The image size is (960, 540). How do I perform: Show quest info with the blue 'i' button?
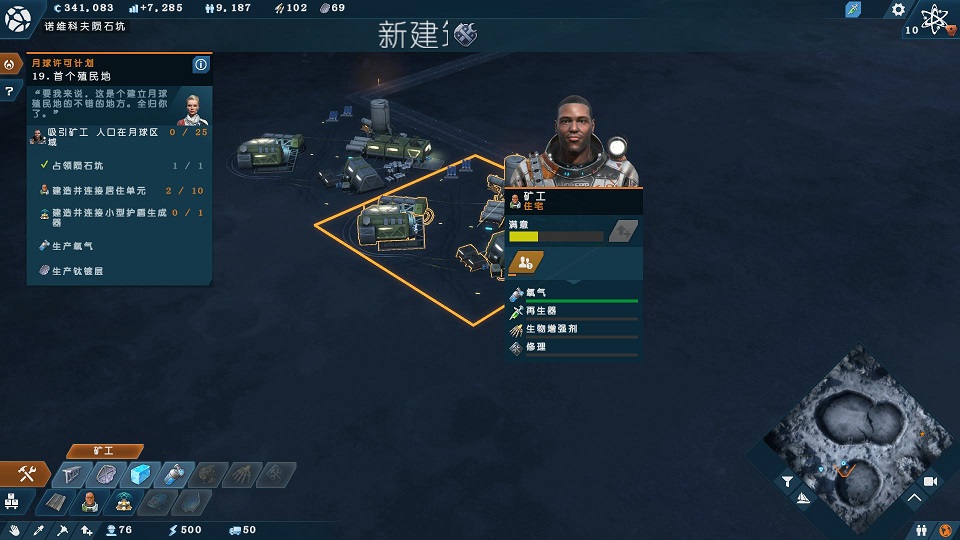pos(201,65)
